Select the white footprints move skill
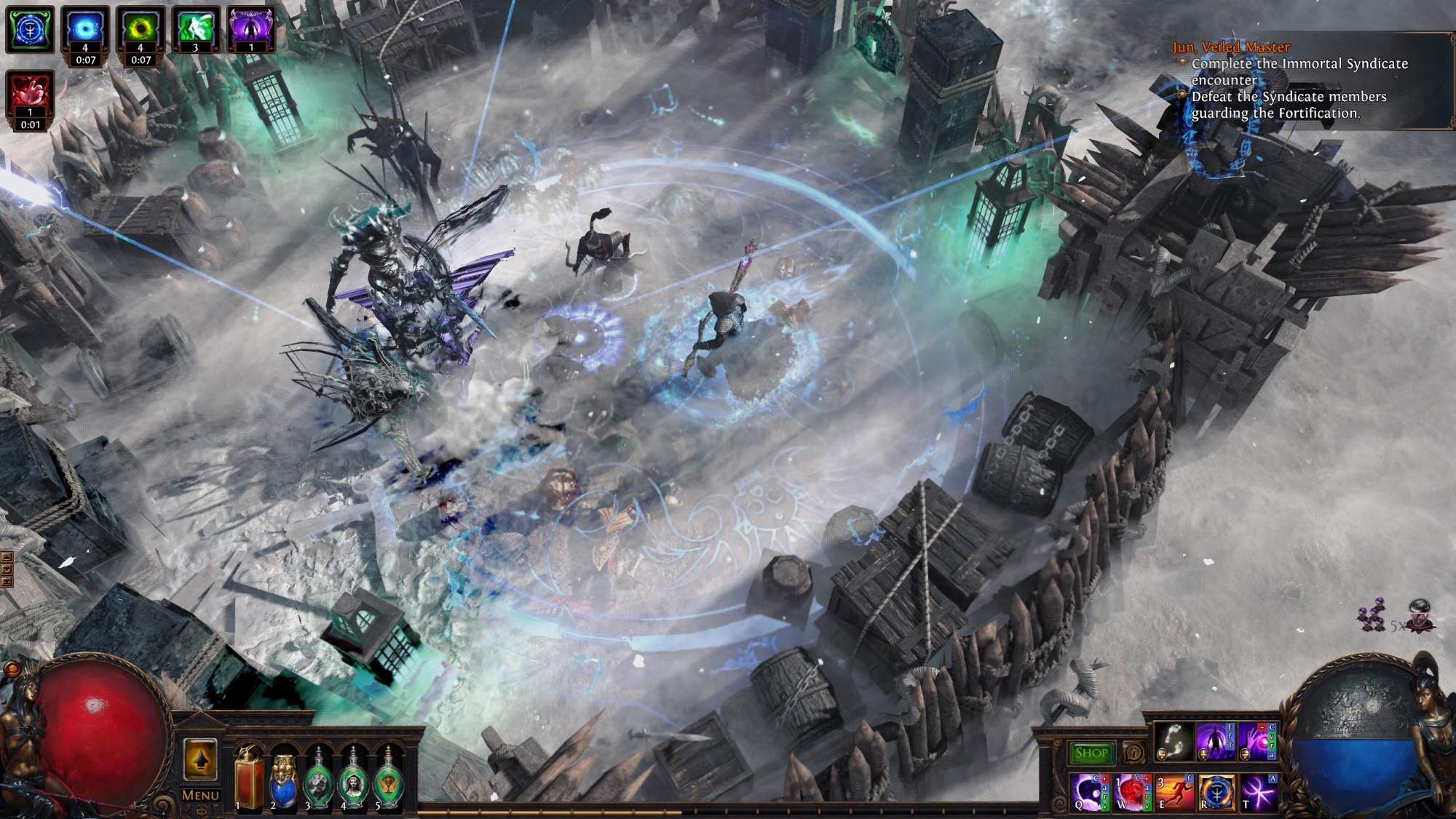This screenshot has height=819, width=1456. 1174,742
